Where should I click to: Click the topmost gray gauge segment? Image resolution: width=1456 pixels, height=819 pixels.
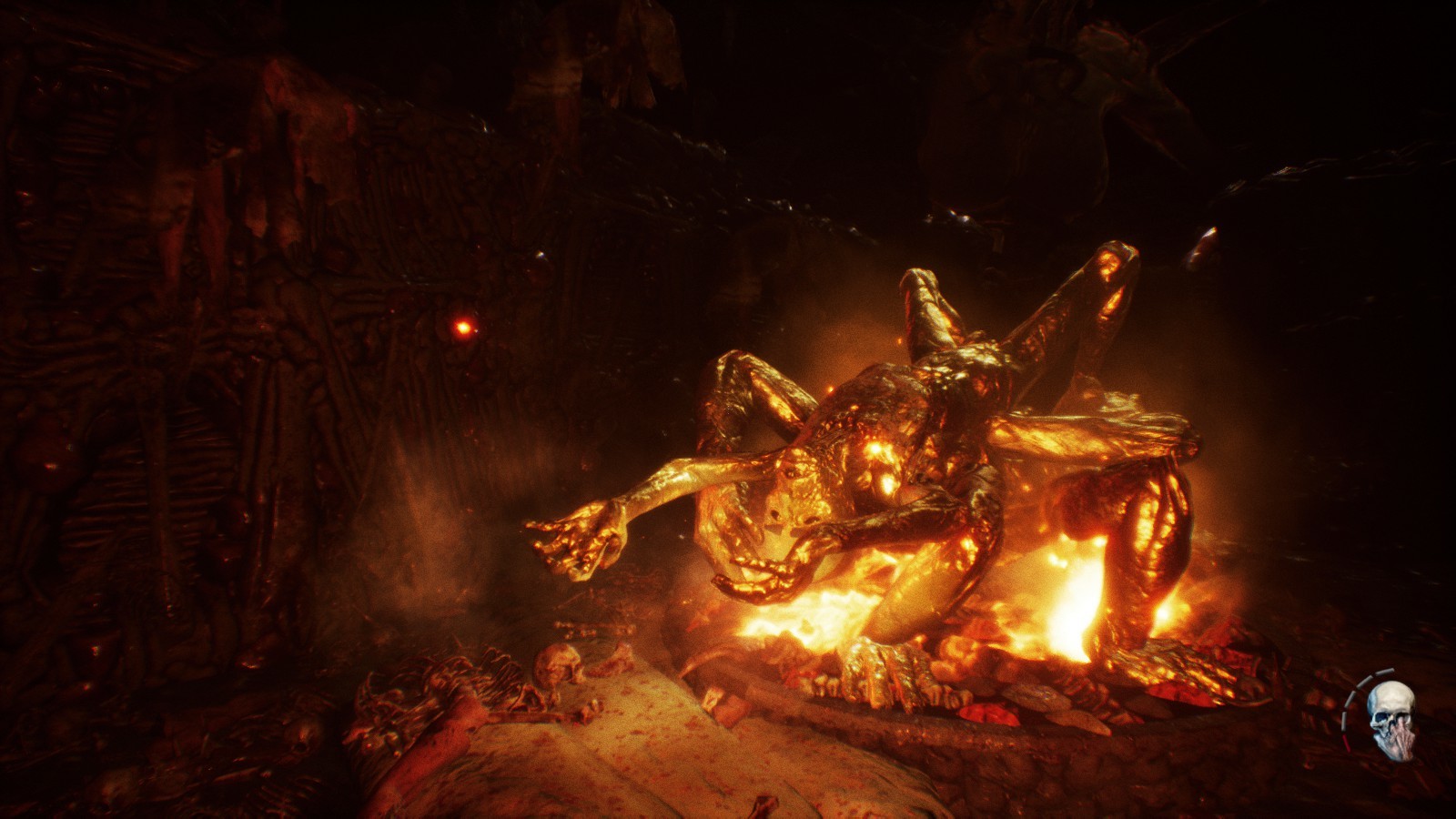coord(1383,672)
